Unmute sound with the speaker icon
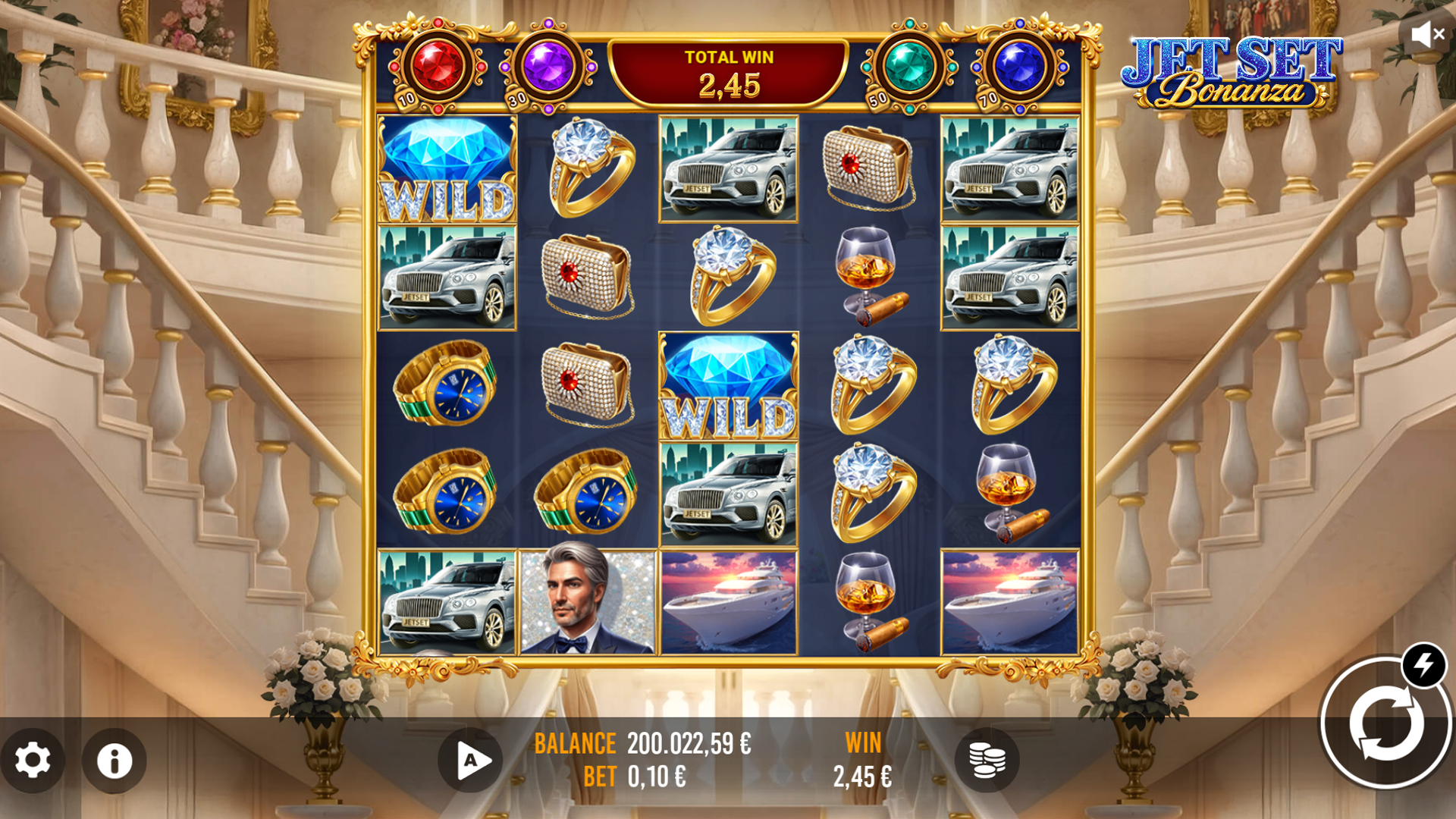This screenshot has height=819, width=1456. tap(1427, 34)
